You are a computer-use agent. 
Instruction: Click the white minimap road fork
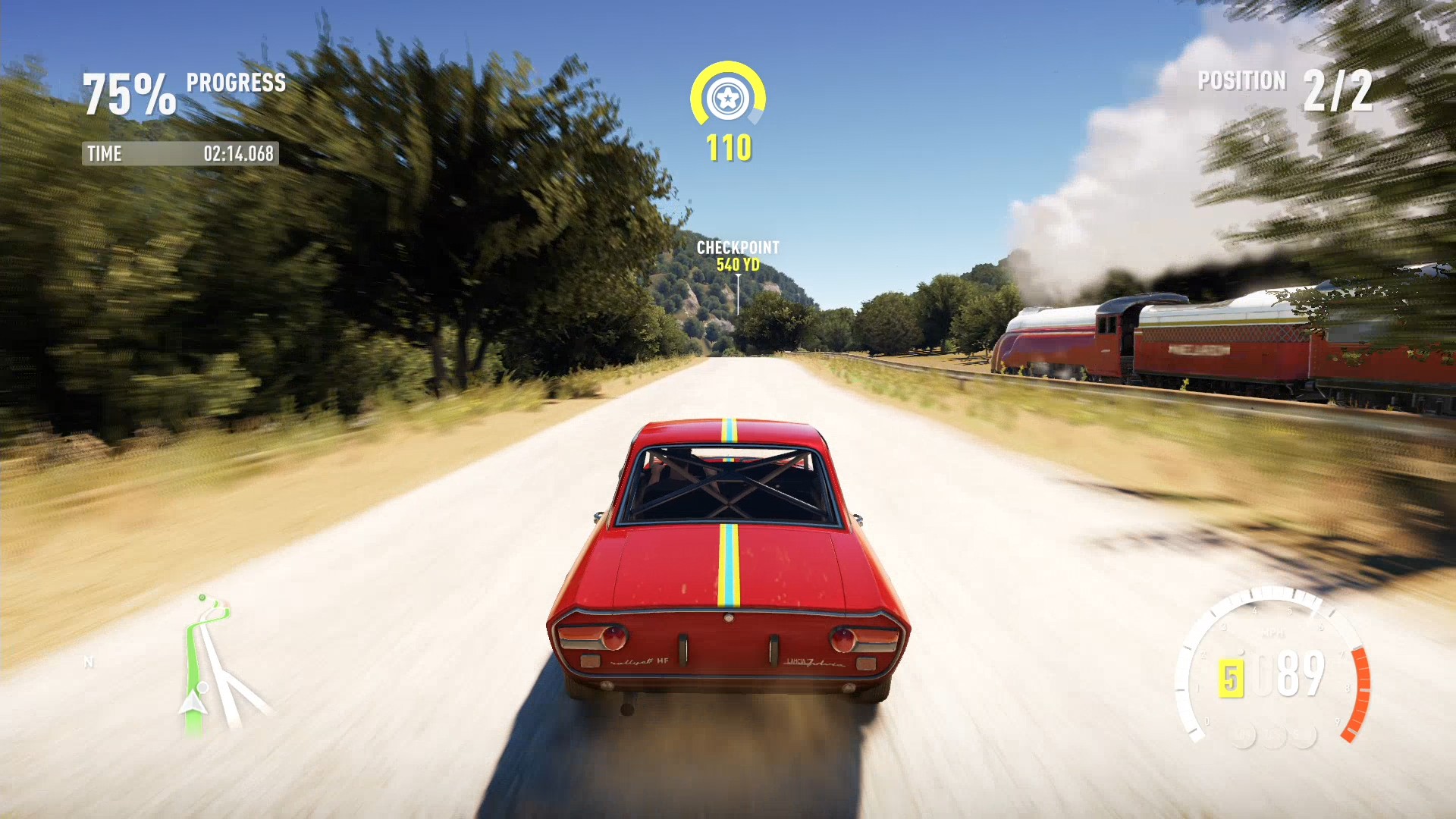point(225,673)
